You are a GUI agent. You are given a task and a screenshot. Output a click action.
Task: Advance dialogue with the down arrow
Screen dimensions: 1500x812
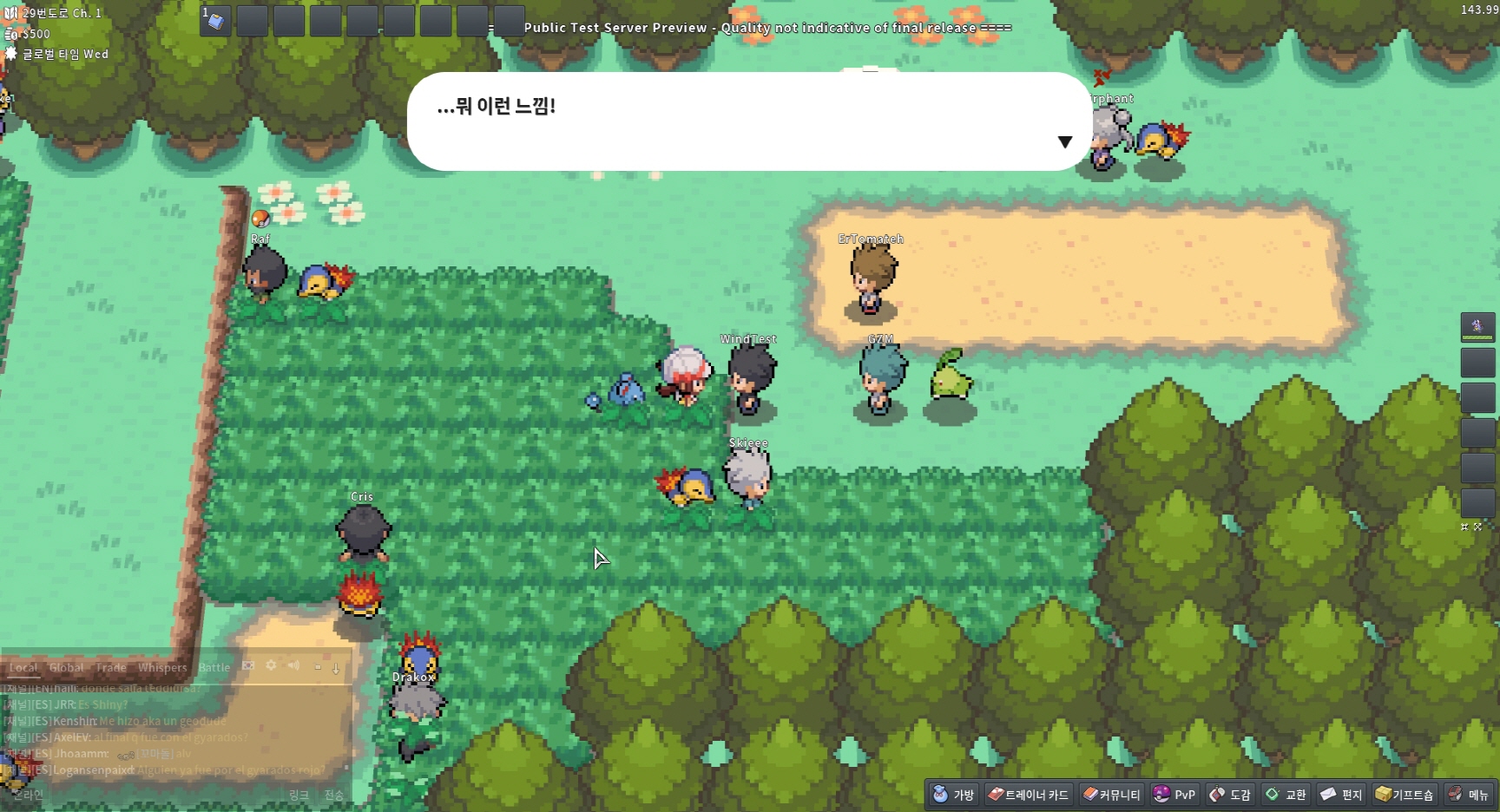[x=1064, y=142]
